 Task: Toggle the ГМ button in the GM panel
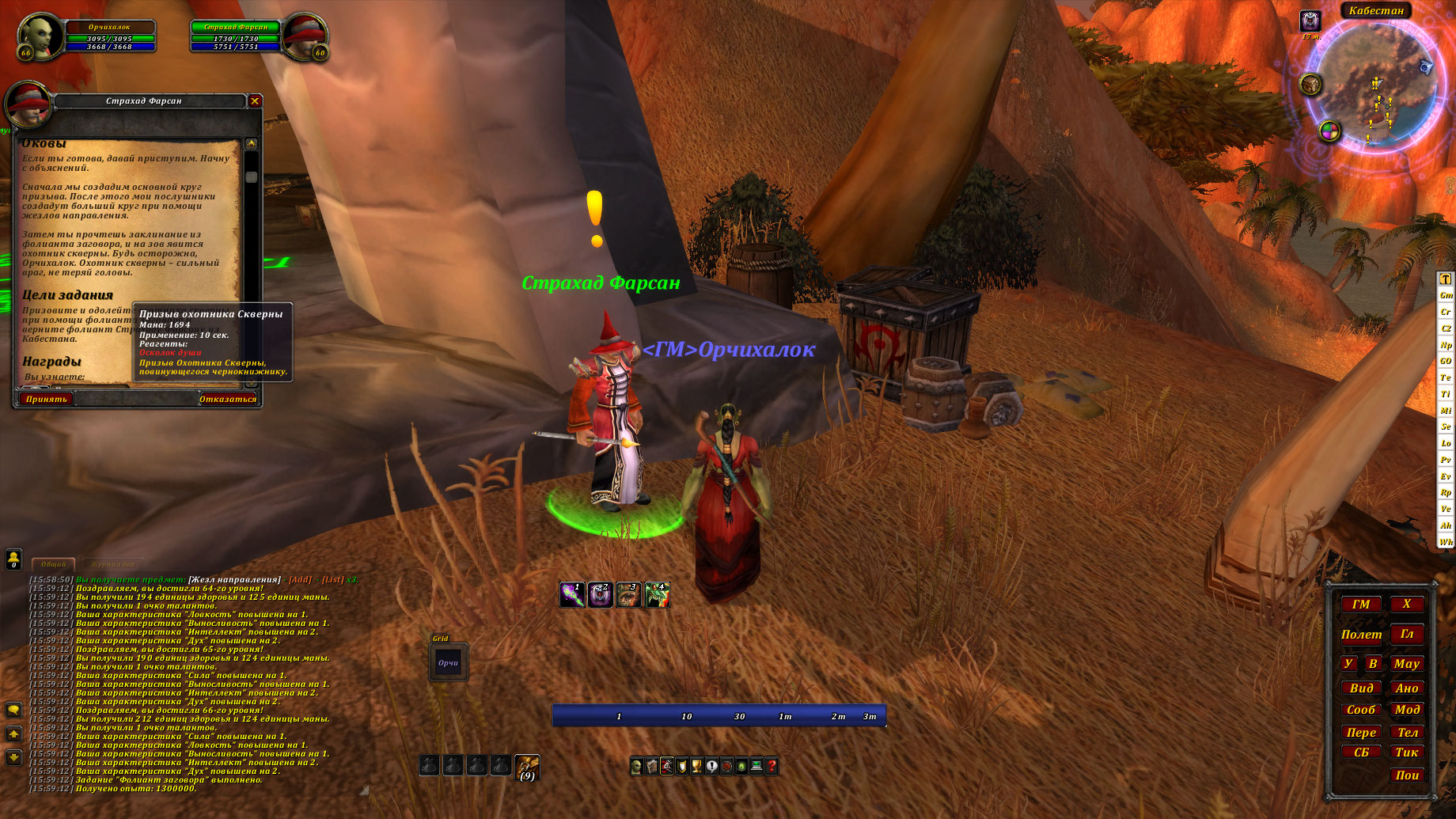[x=1361, y=605]
